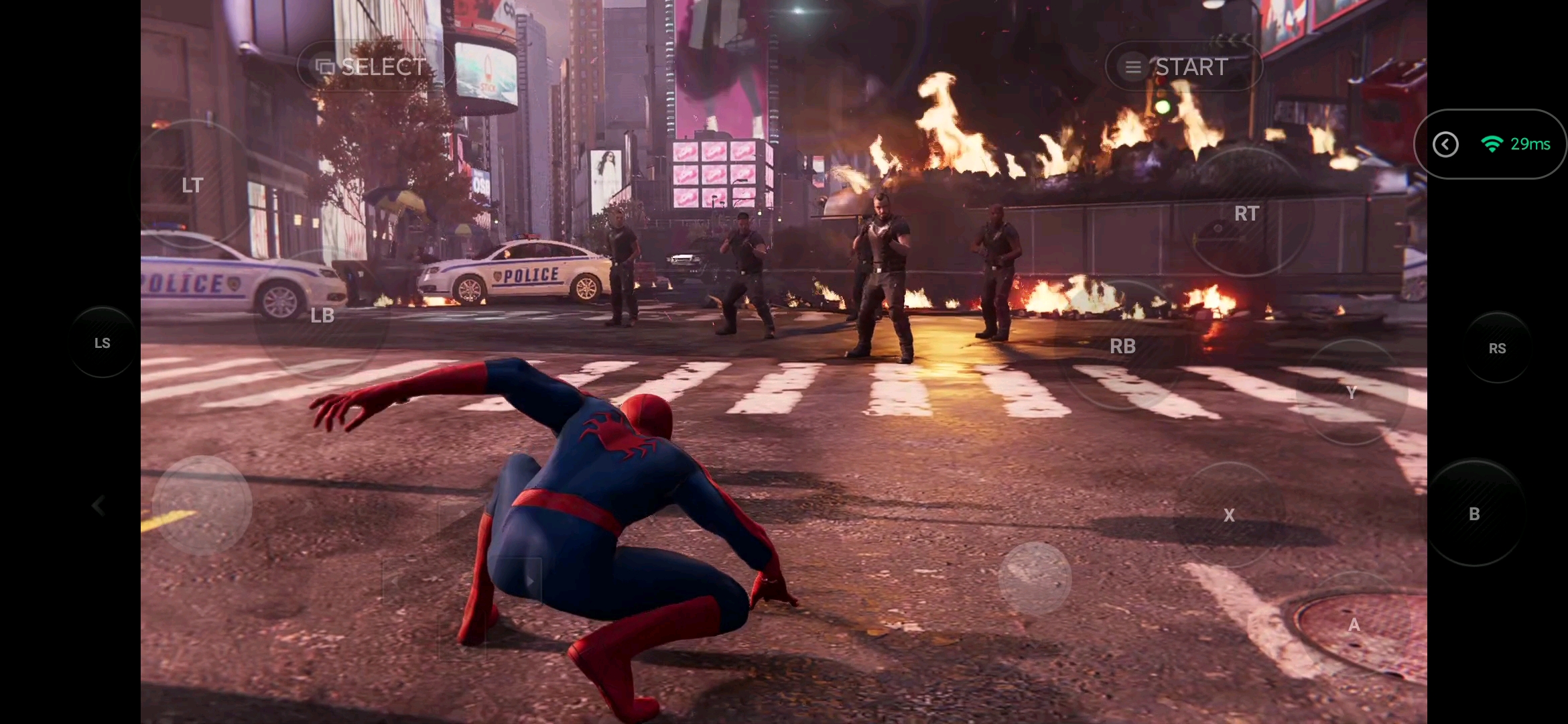Tap the LB bumper touch button

coord(322,315)
